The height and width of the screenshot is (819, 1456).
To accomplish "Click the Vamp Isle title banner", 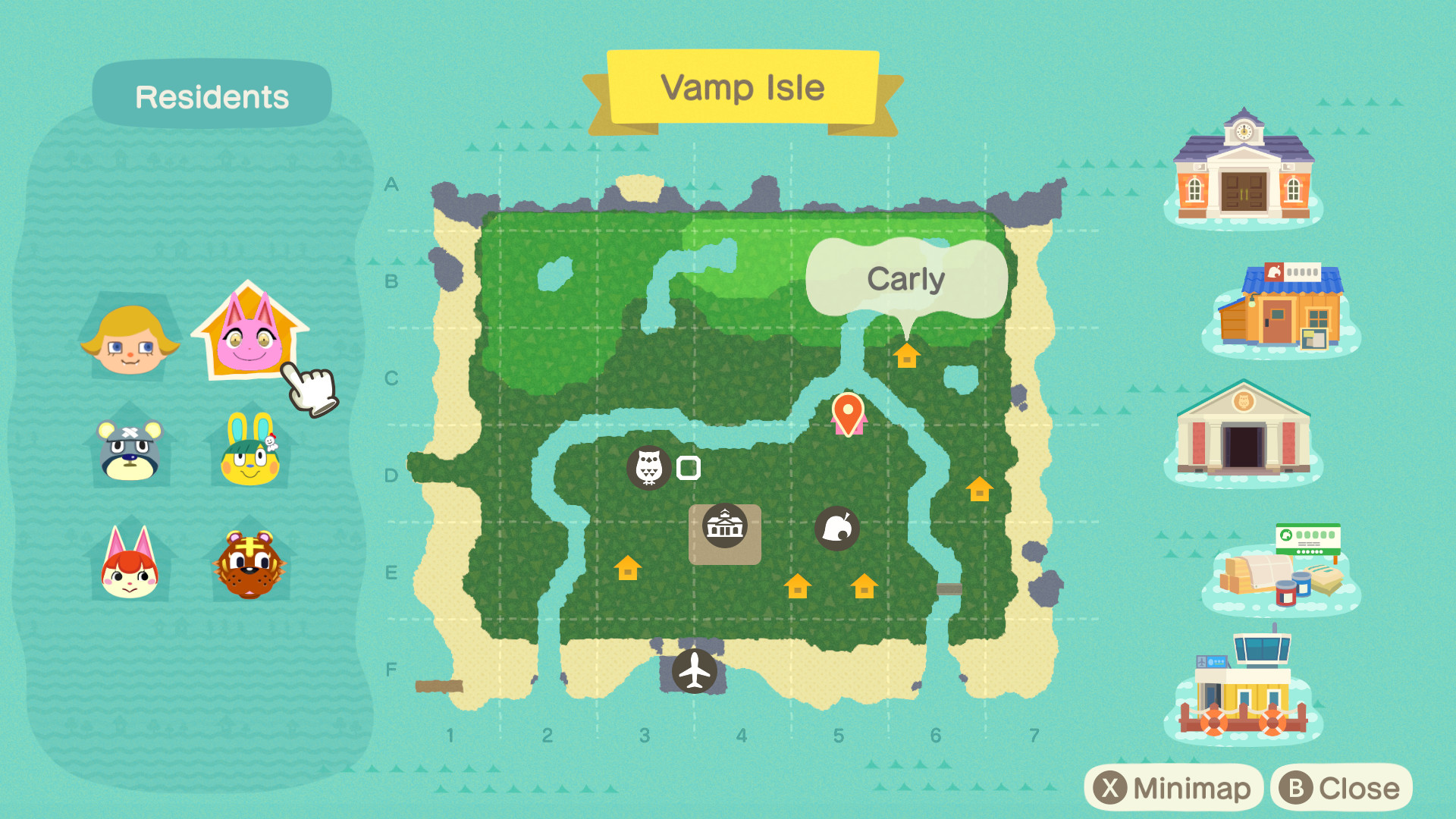I will point(742,87).
